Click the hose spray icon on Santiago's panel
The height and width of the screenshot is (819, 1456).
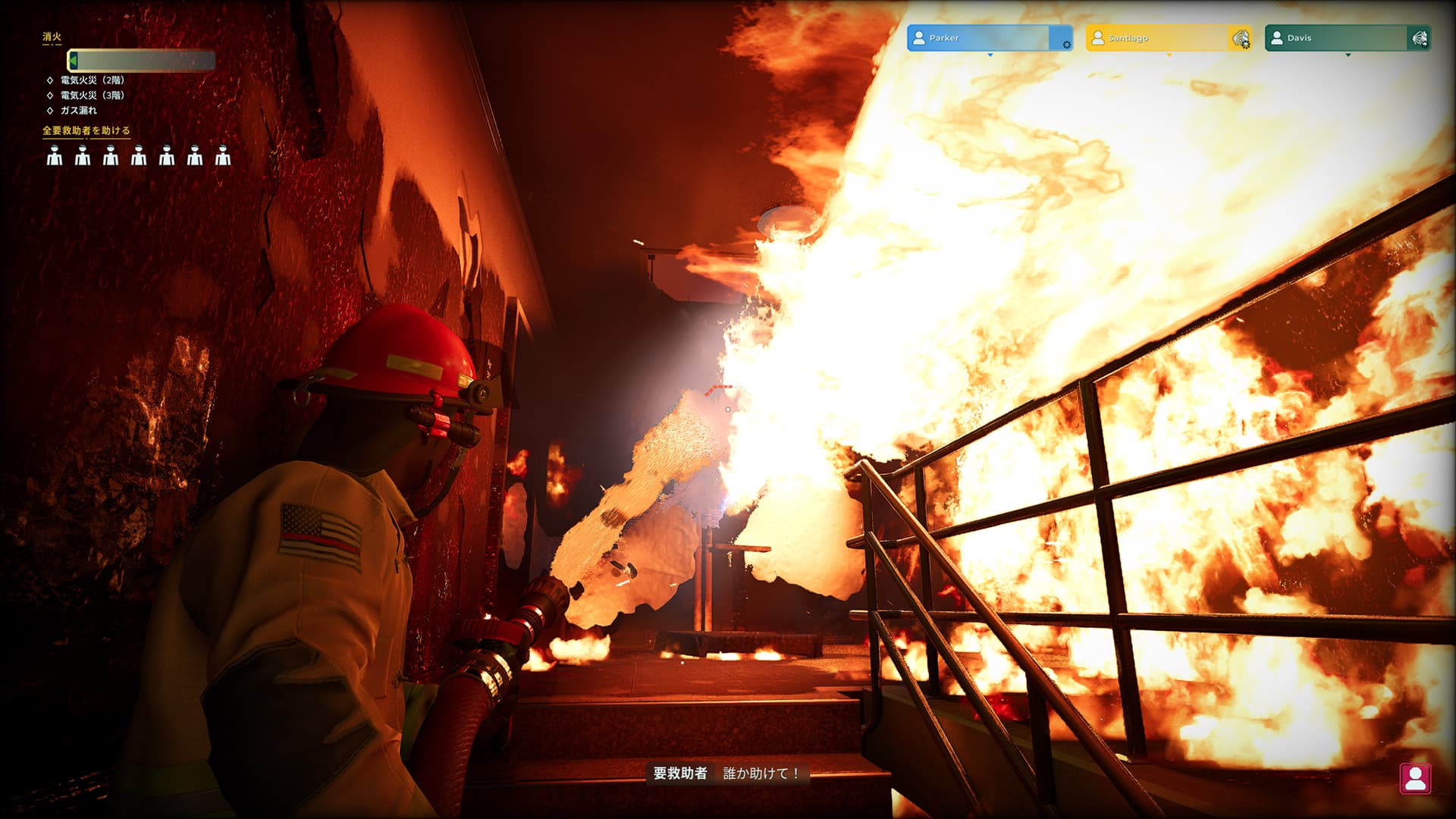(1241, 39)
